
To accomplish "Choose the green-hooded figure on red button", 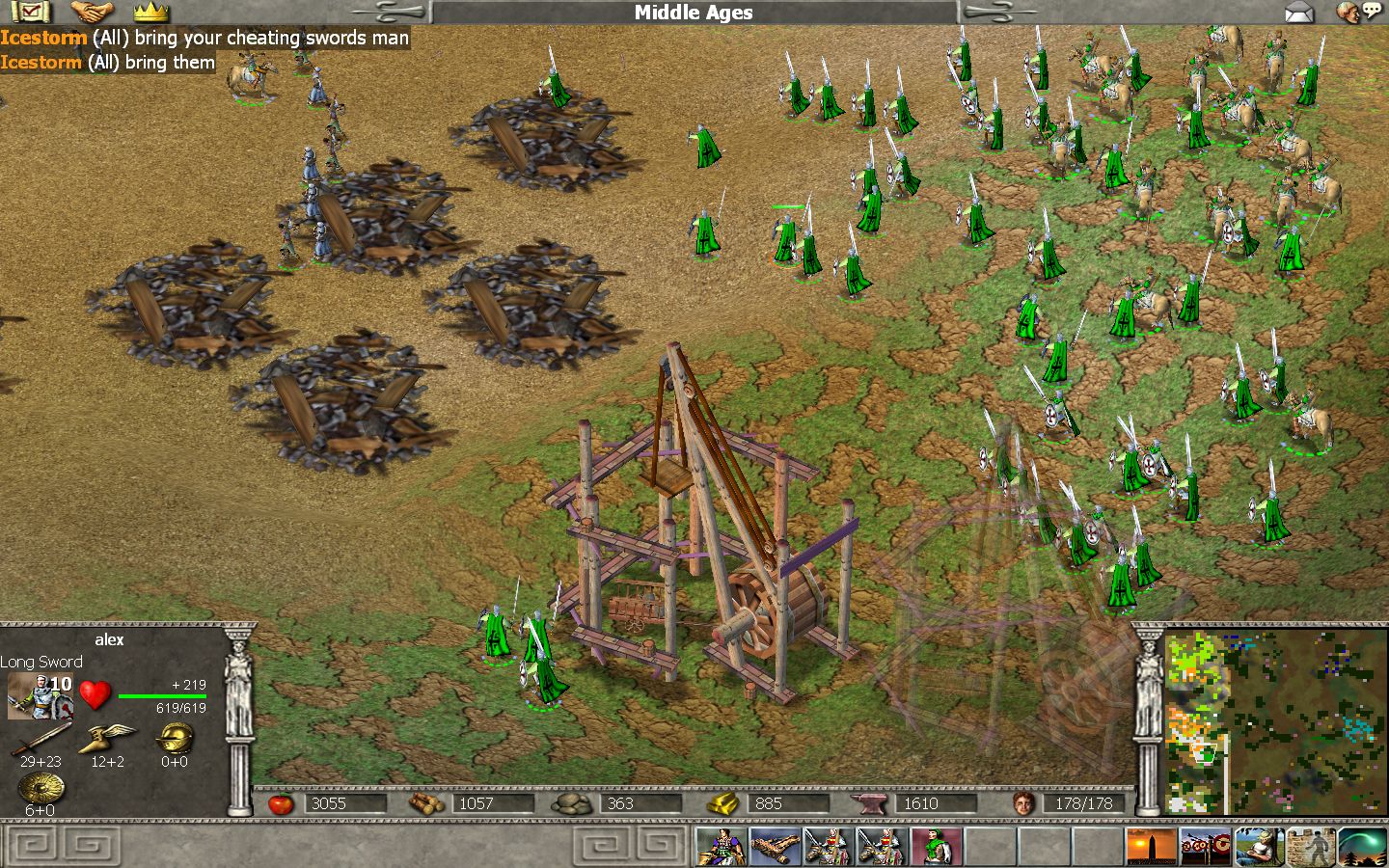I will point(936,847).
